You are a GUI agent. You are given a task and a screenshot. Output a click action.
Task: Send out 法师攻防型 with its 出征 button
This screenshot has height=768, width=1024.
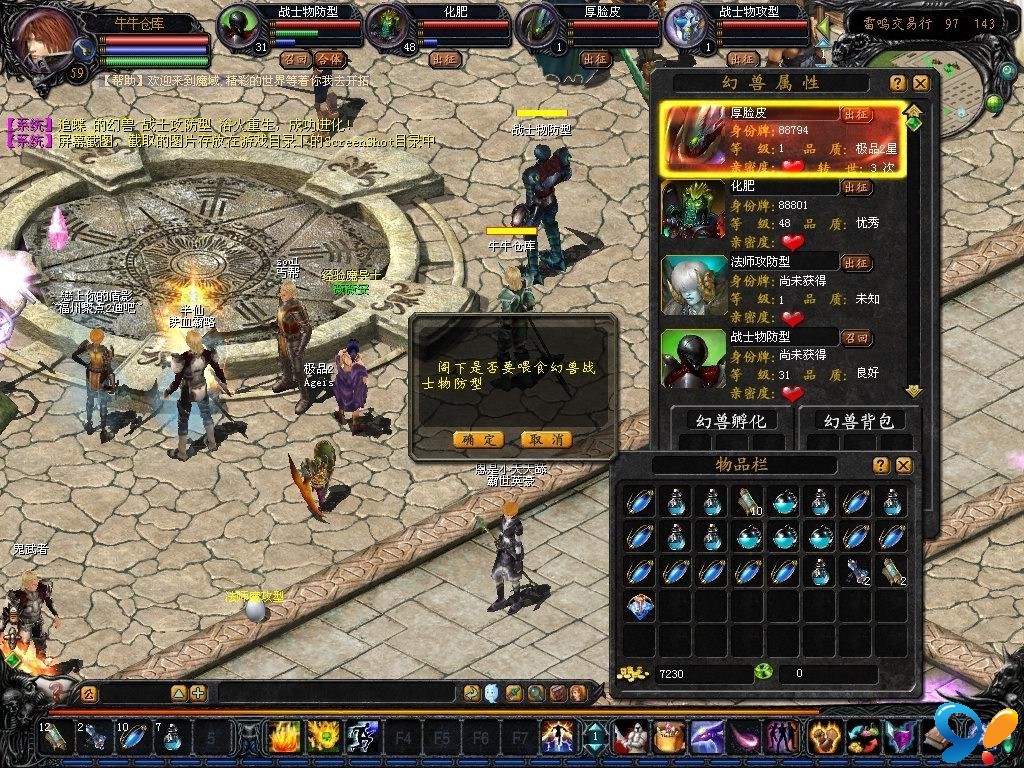click(x=856, y=263)
